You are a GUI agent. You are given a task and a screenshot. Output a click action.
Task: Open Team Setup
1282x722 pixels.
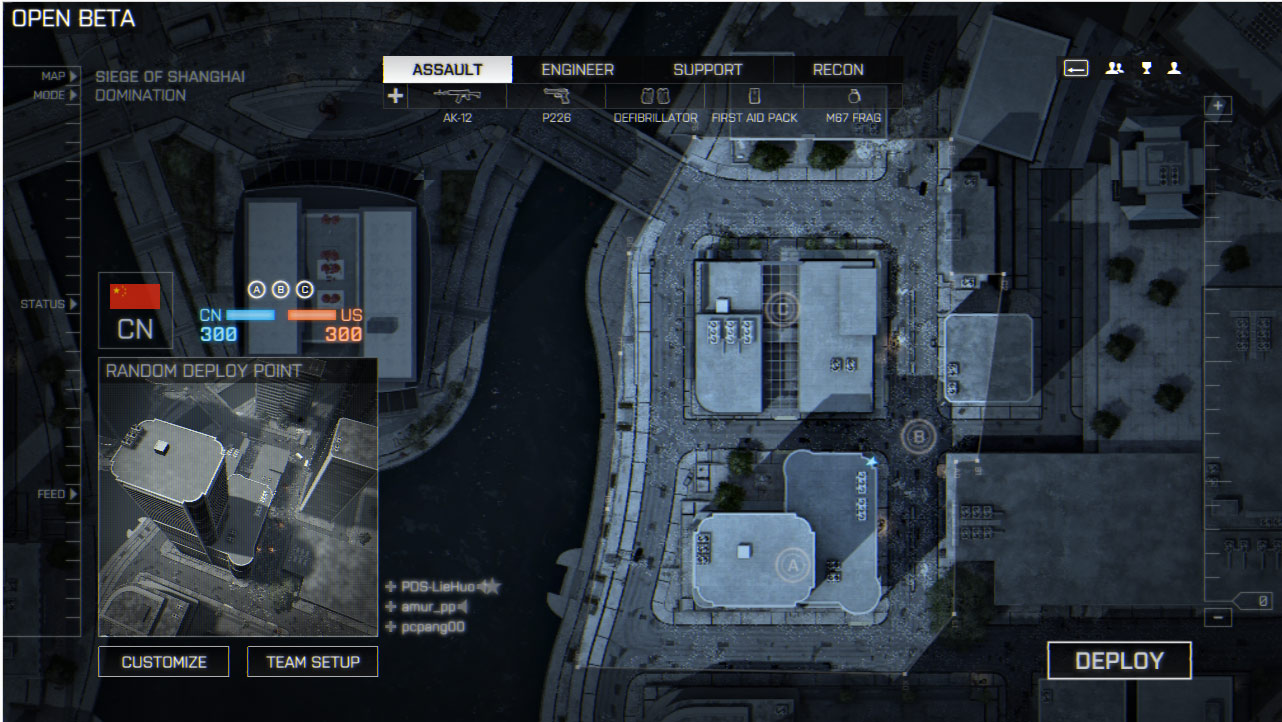click(313, 662)
